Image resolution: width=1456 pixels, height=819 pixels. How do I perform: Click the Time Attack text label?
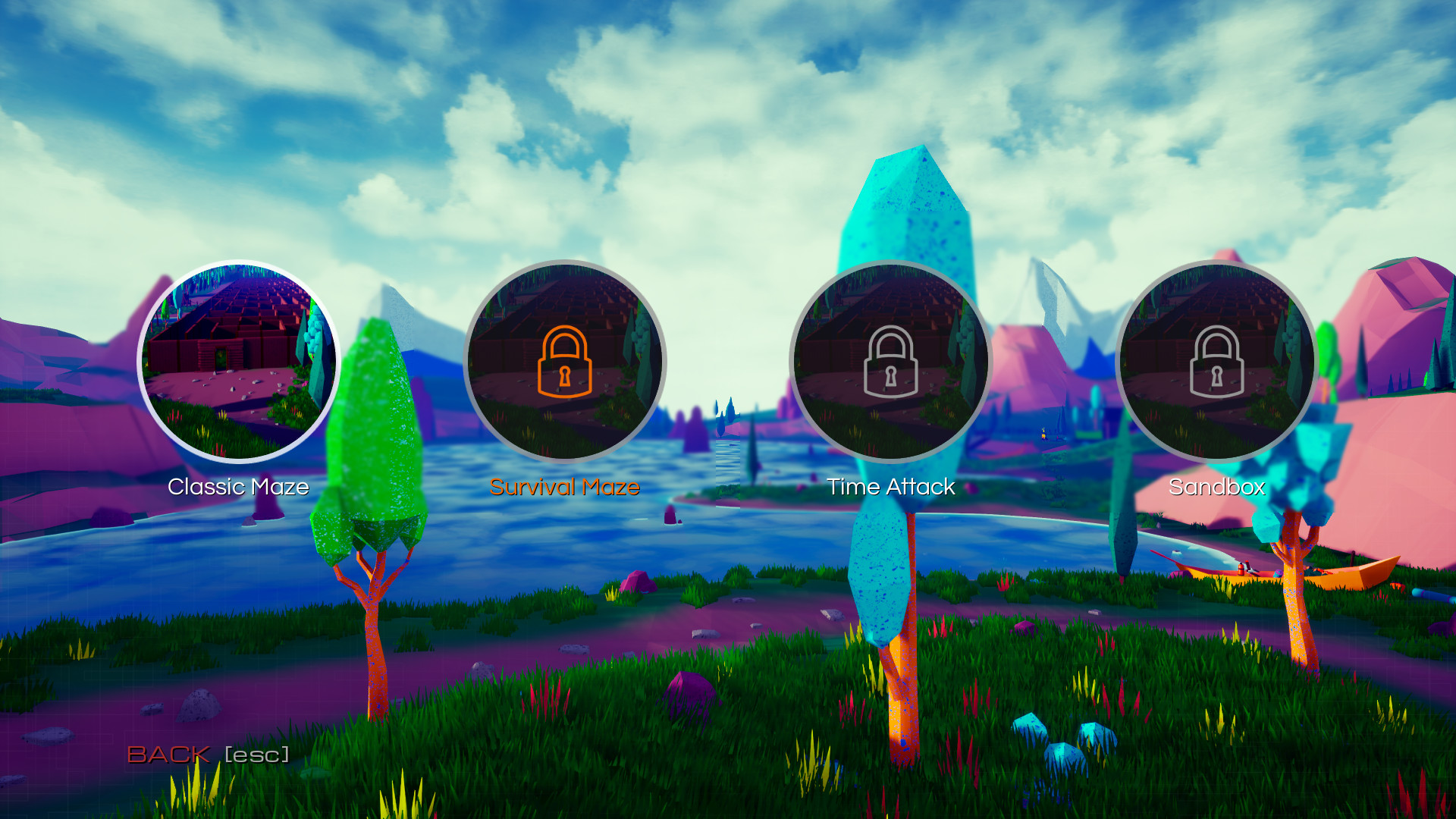(x=892, y=488)
